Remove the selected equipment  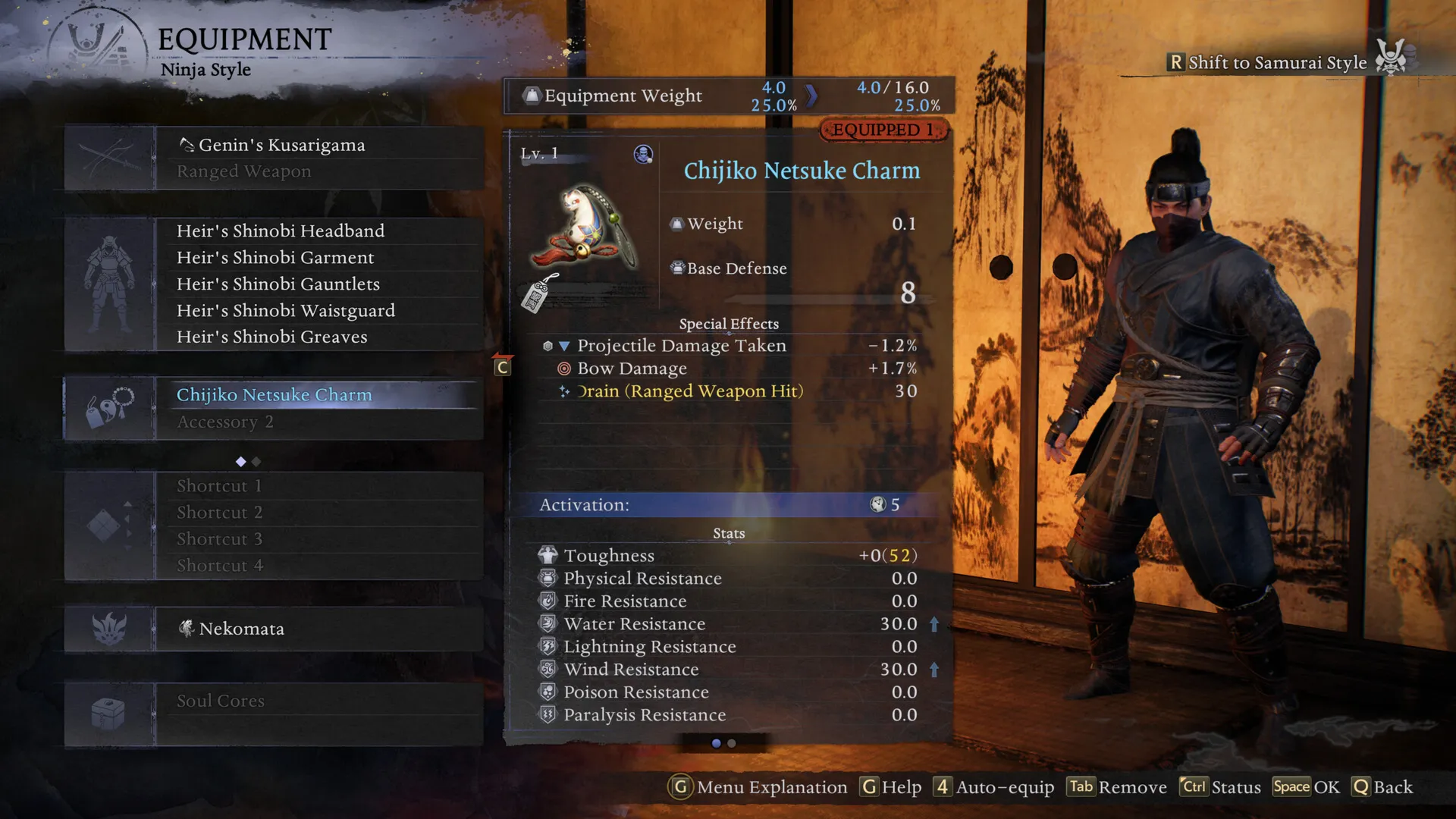coord(1118,787)
